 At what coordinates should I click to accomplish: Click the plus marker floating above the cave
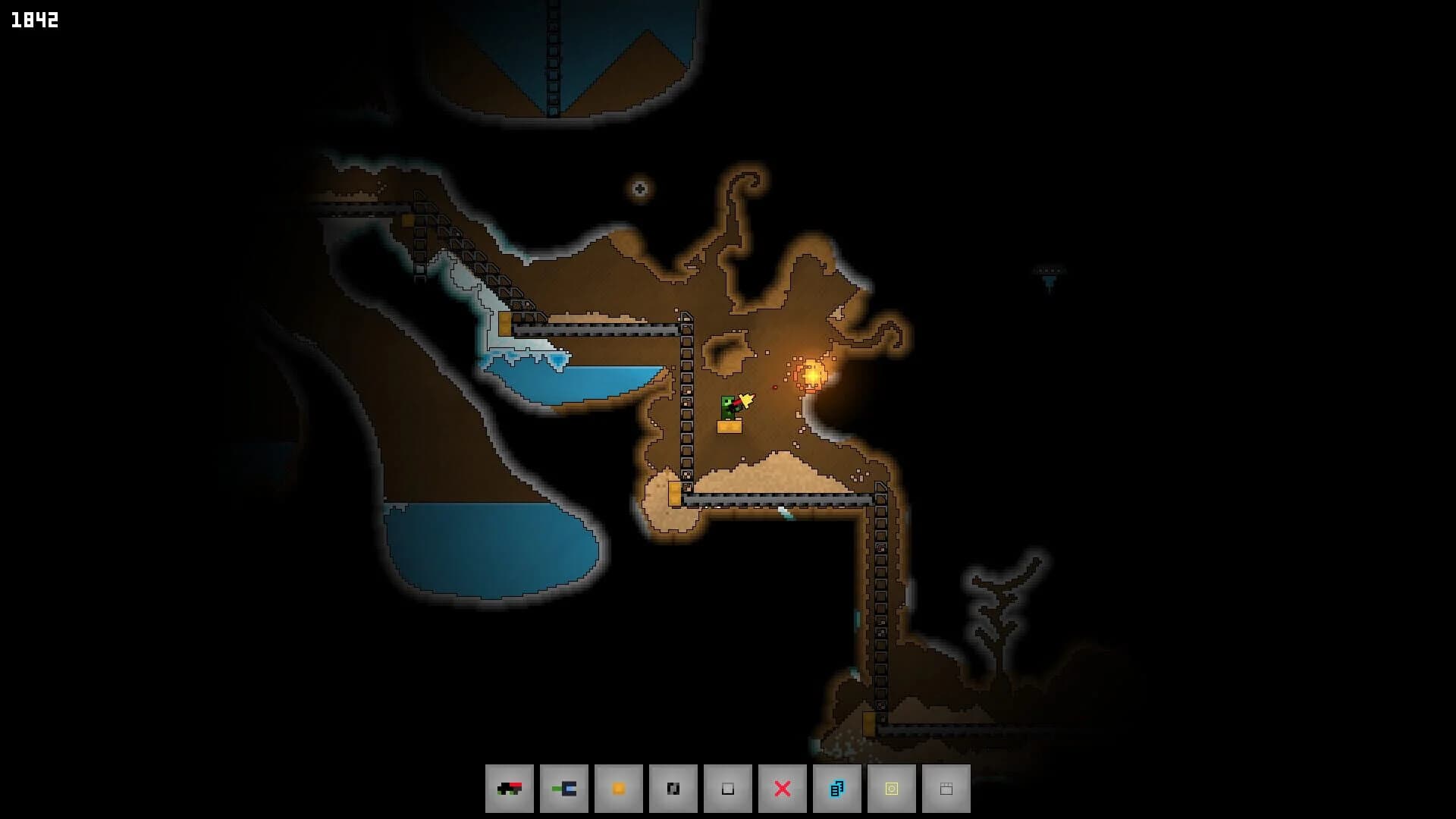pyautogui.click(x=639, y=188)
